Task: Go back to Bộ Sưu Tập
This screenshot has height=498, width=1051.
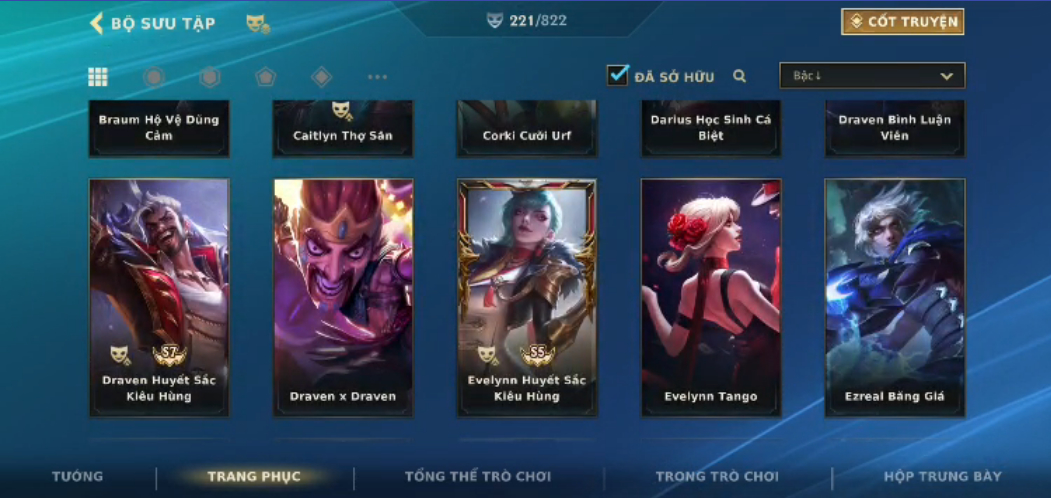Action: click(x=152, y=23)
